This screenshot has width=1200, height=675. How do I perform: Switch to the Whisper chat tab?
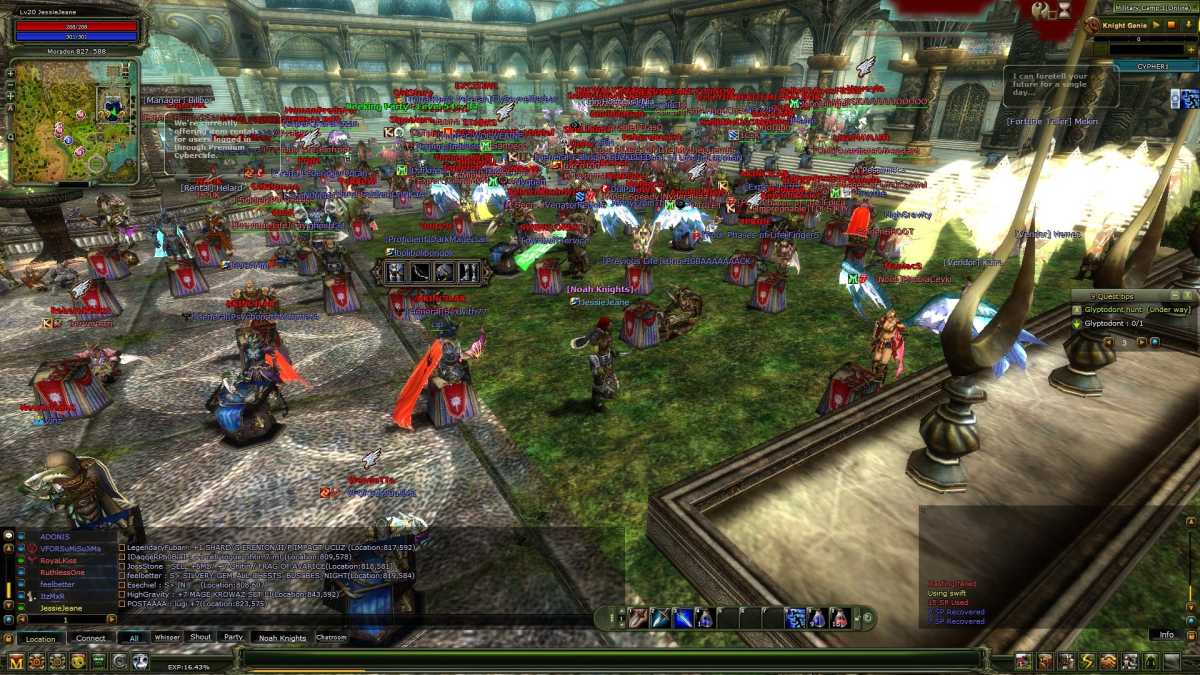coord(167,637)
